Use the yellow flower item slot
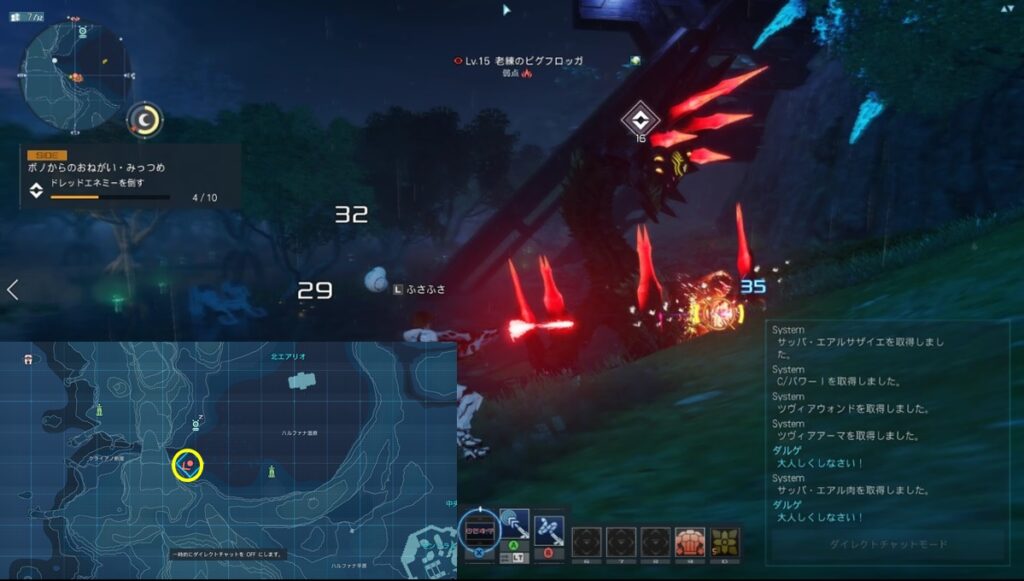1024x581 pixels. coord(725,542)
